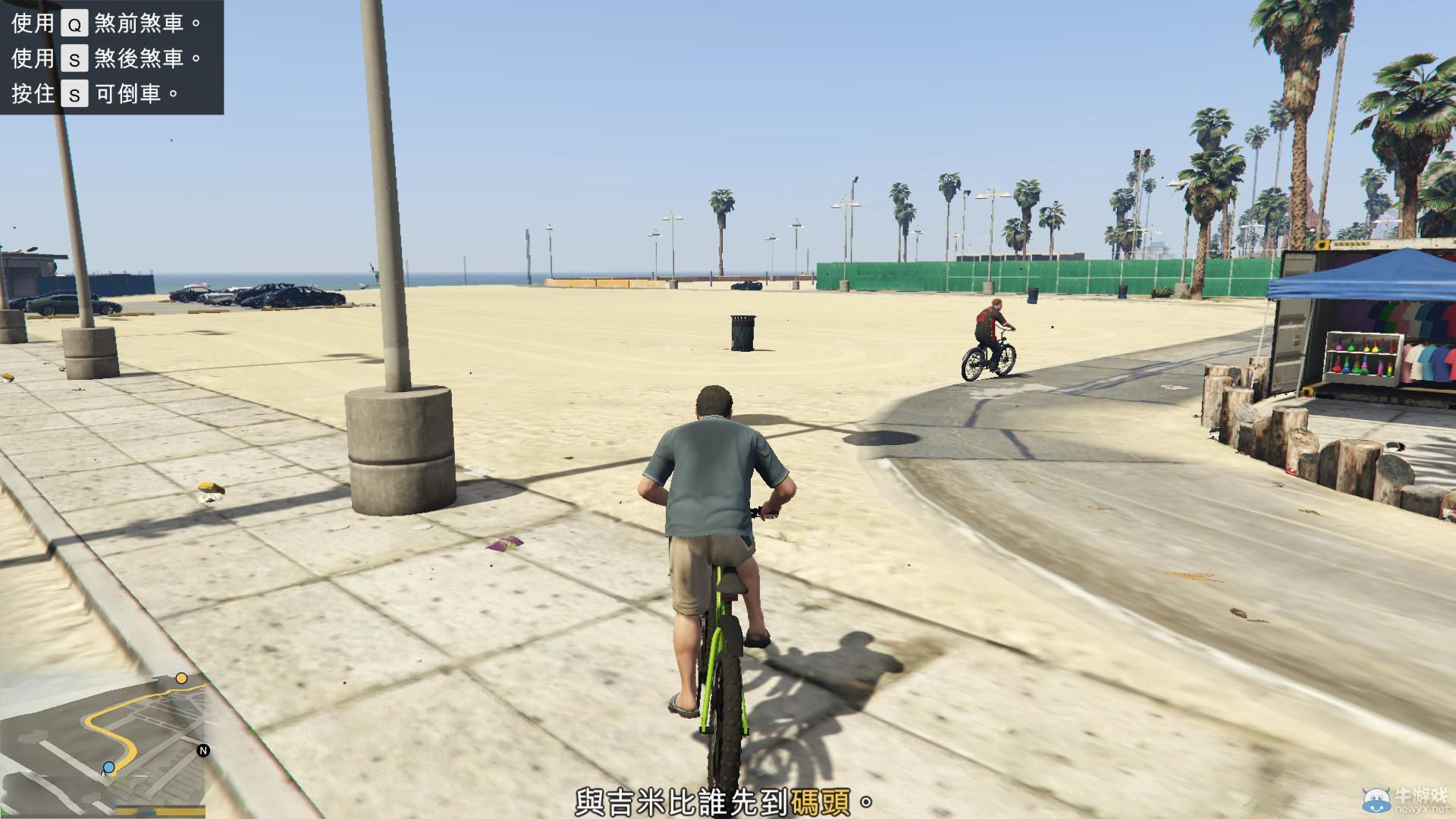Click the black N compass icon on minimap

203,751
